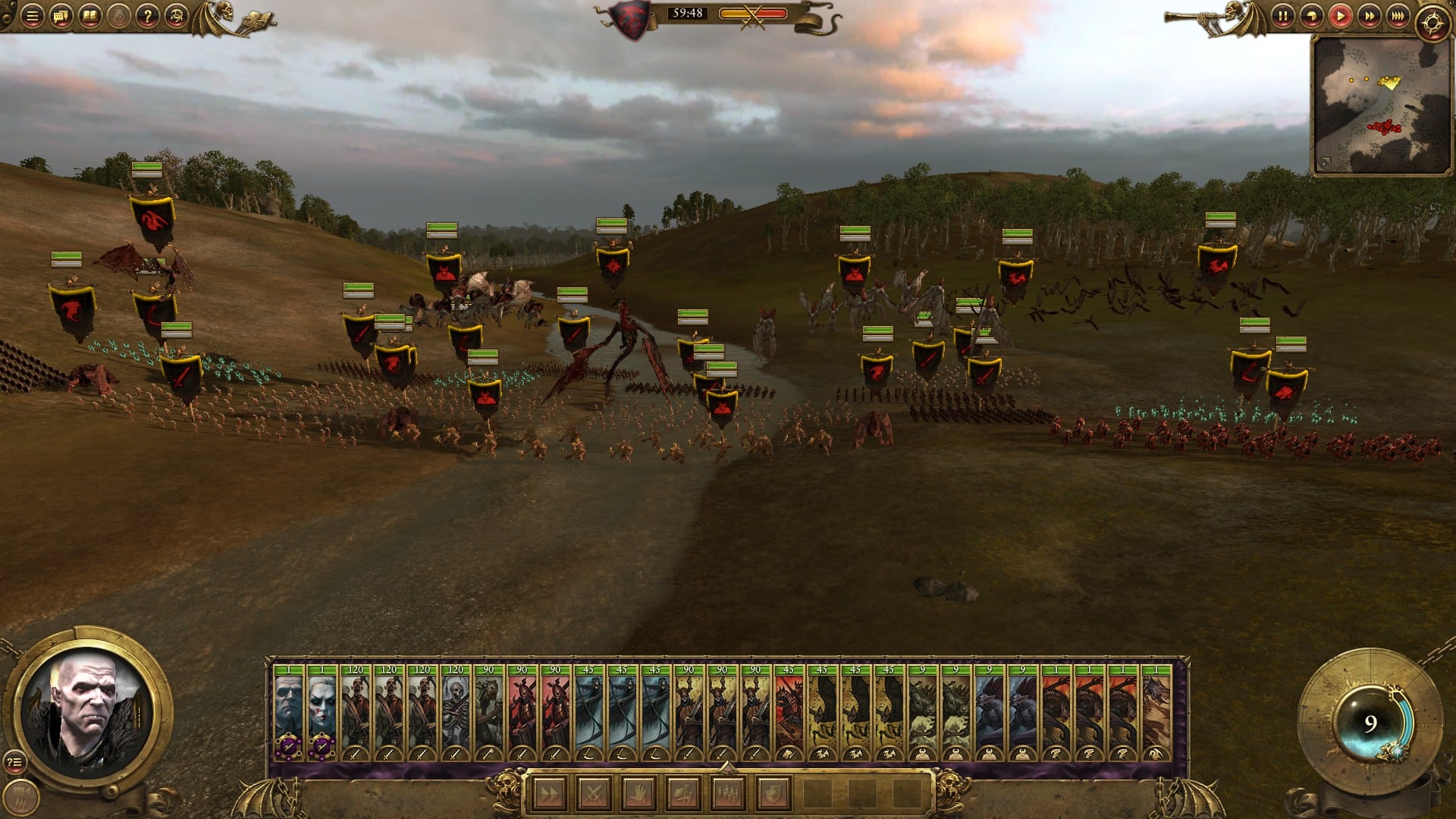The image size is (1456, 819).
Task: Click the compass button above the minimap
Action: [x=1432, y=23]
